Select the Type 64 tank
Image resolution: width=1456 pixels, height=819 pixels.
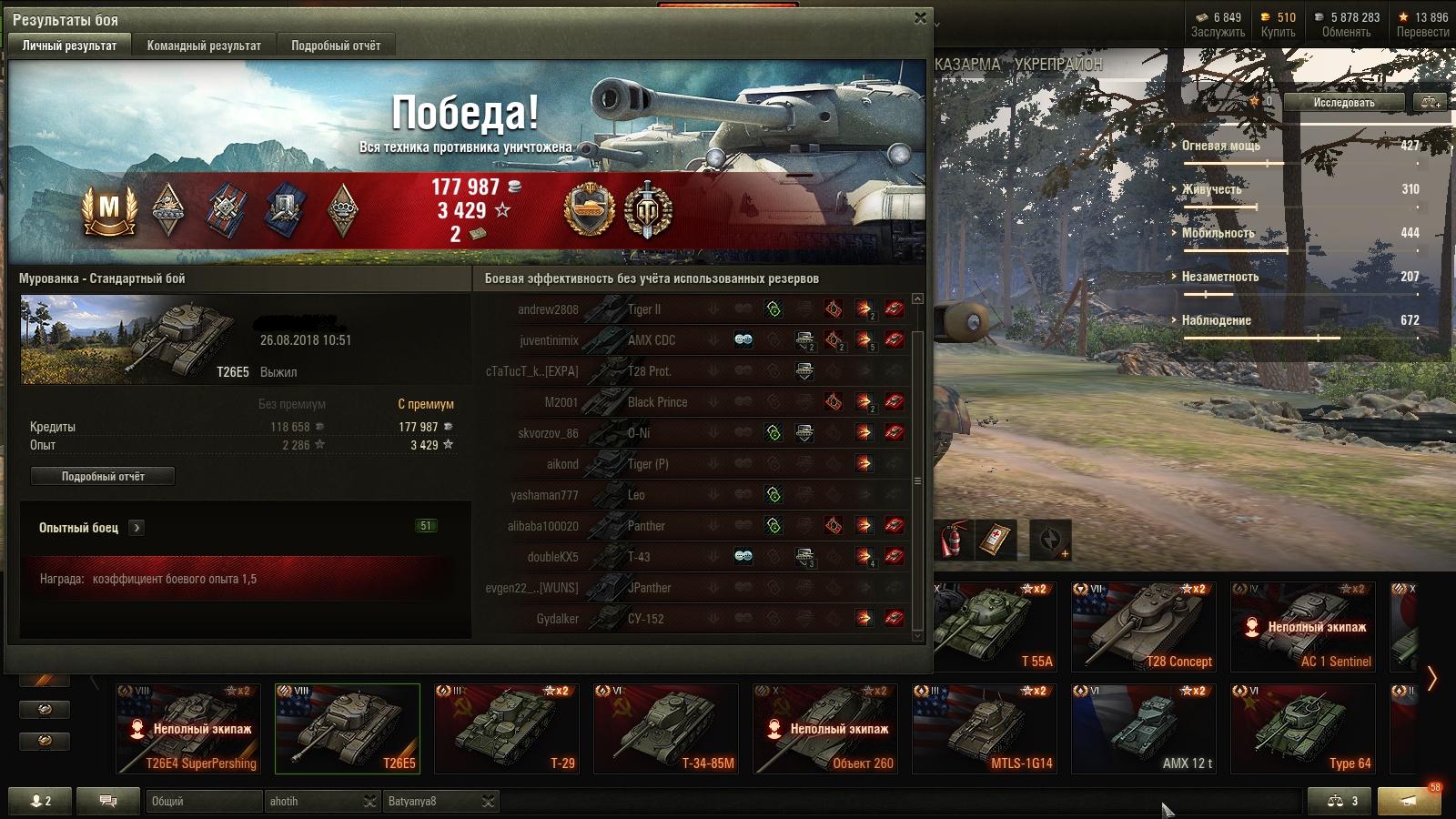click(x=1303, y=728)
